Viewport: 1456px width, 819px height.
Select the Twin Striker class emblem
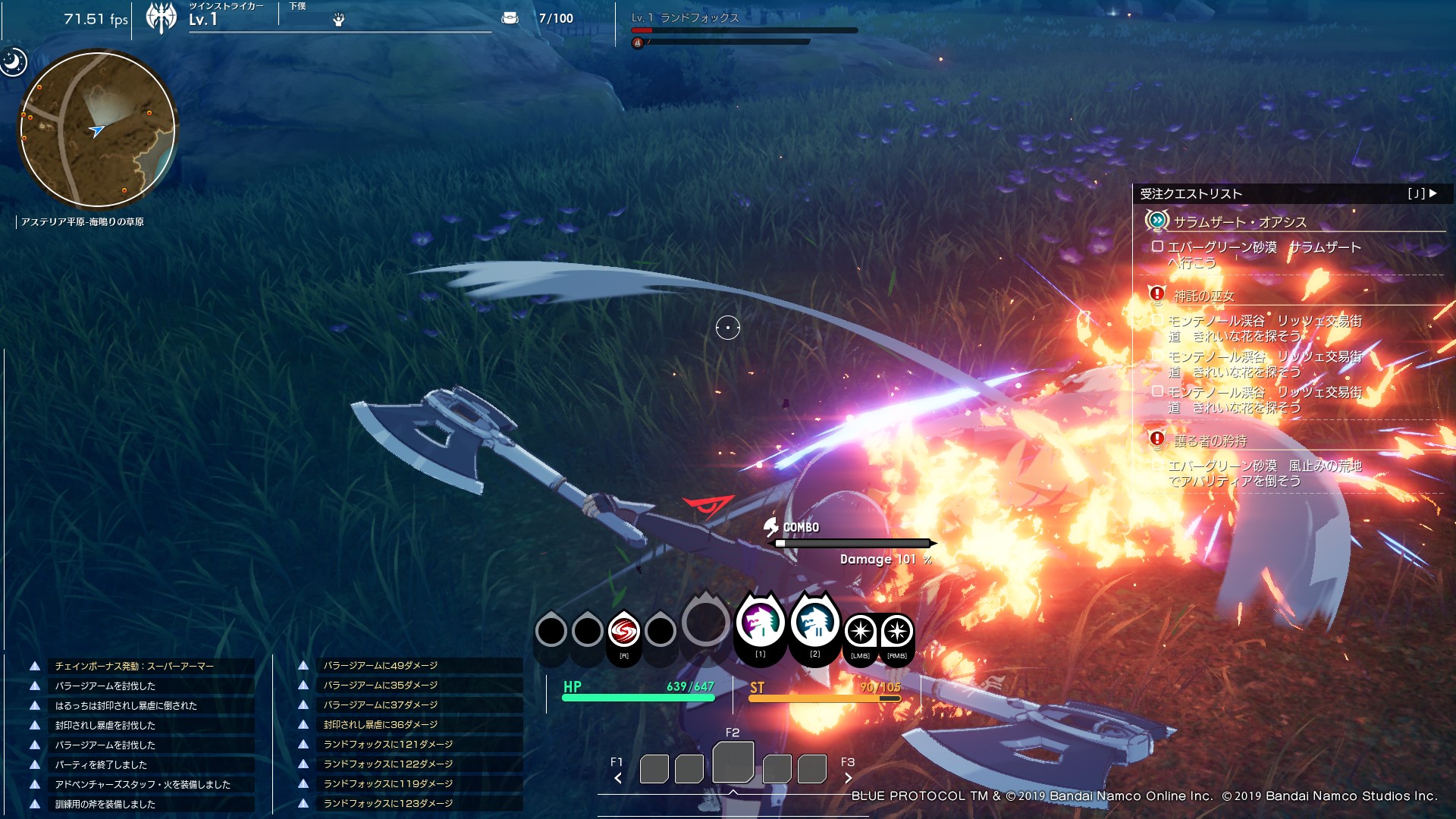[161, 18]
